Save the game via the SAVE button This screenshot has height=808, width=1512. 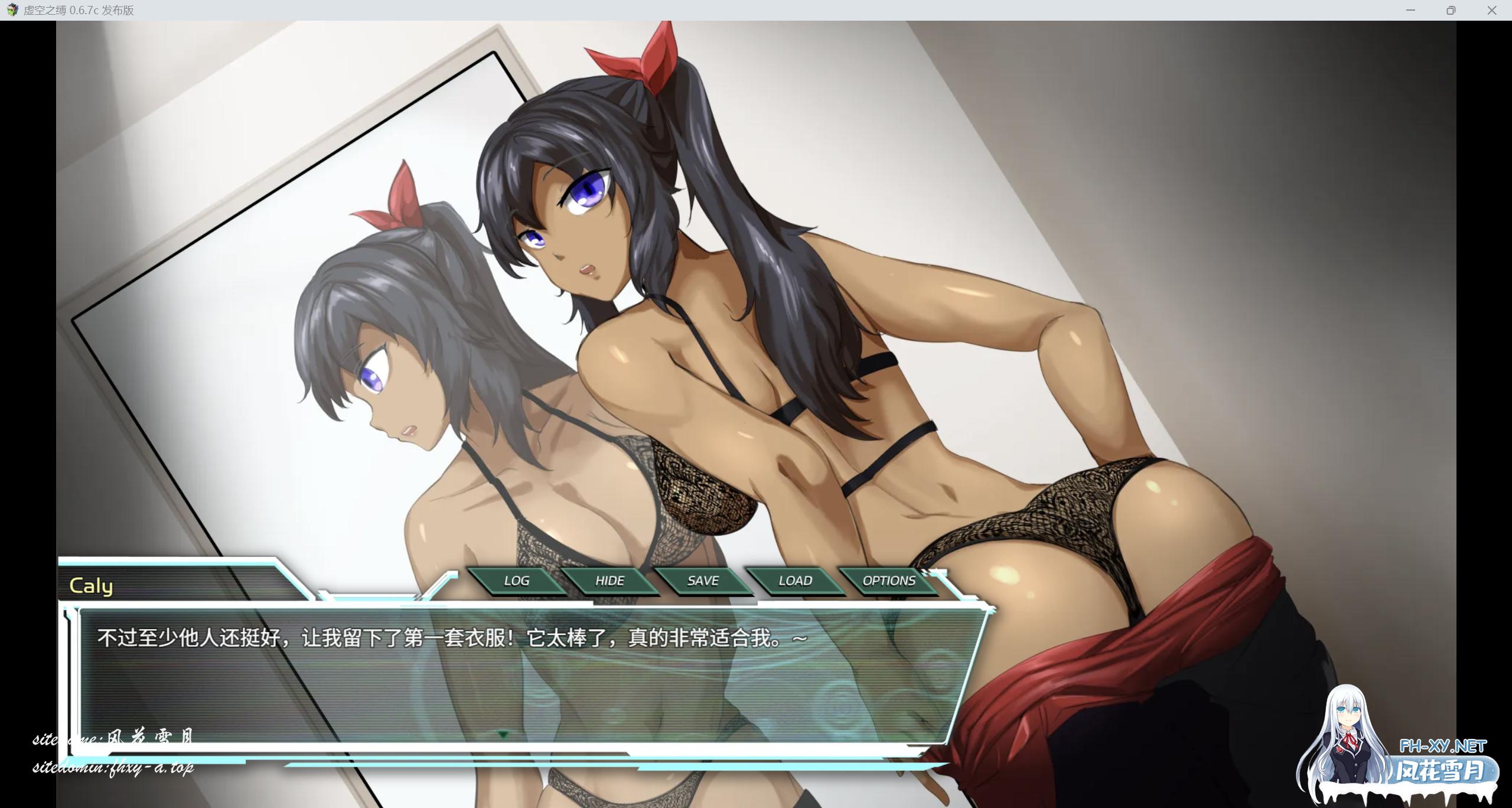[x=702, y=581]
